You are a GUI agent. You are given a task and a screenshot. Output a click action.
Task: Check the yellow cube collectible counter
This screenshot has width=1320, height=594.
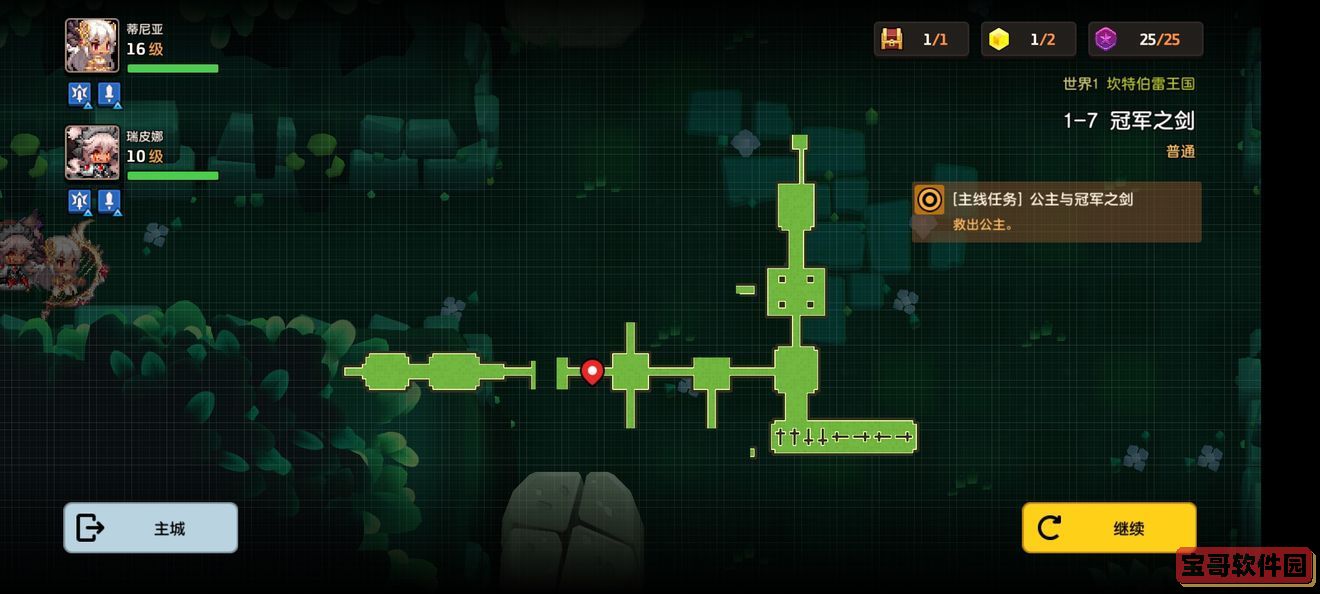pos(998,39)
